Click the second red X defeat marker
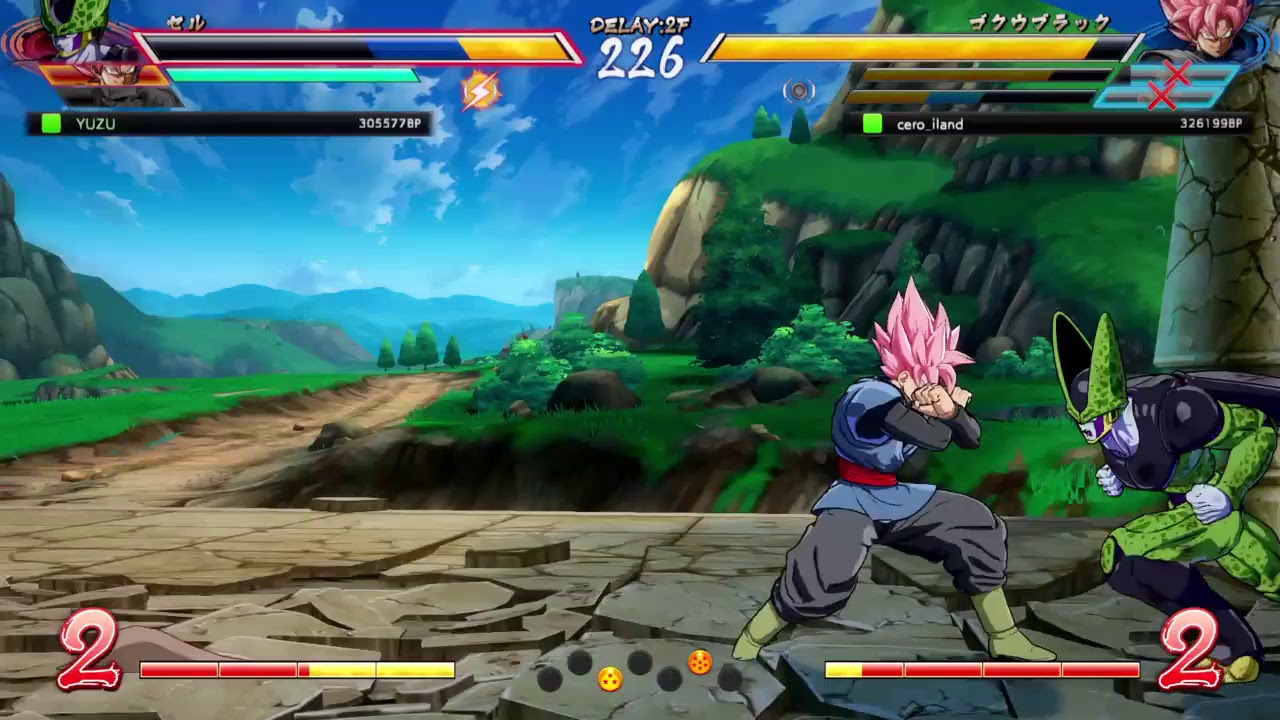 (1161, 96)
